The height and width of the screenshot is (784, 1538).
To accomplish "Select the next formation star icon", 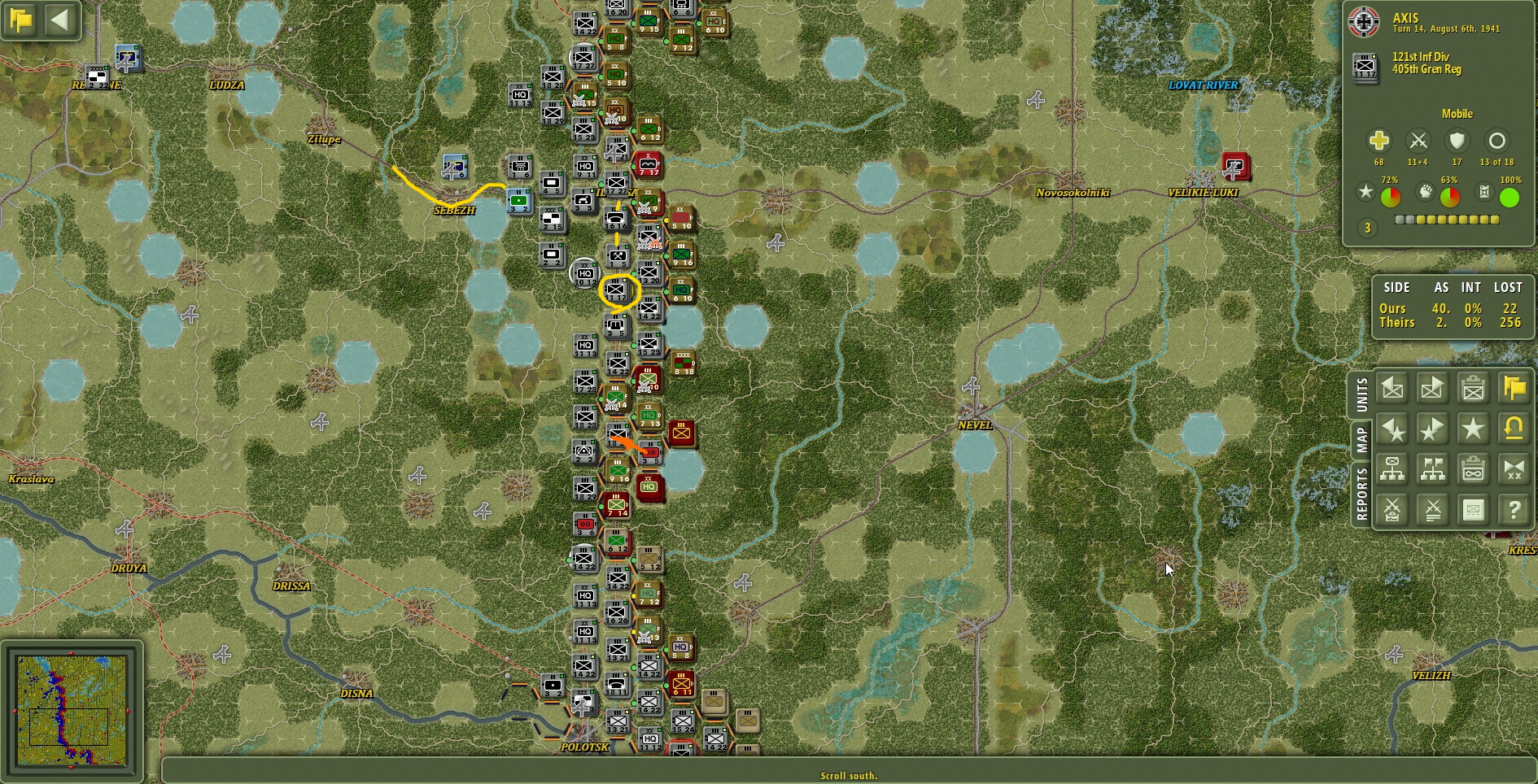I will click(1432, 429).
